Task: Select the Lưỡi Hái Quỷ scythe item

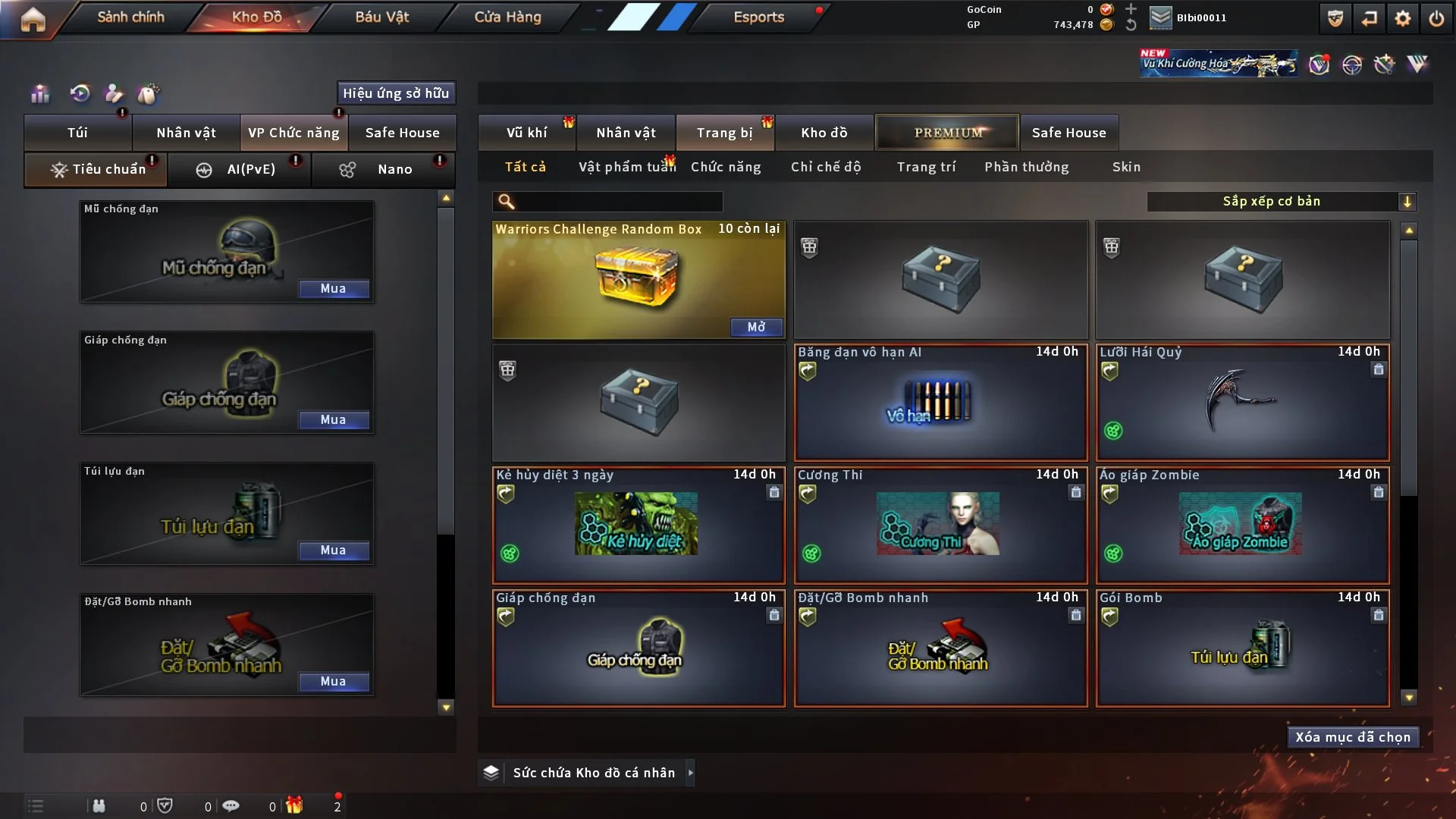Action: 1242,402
